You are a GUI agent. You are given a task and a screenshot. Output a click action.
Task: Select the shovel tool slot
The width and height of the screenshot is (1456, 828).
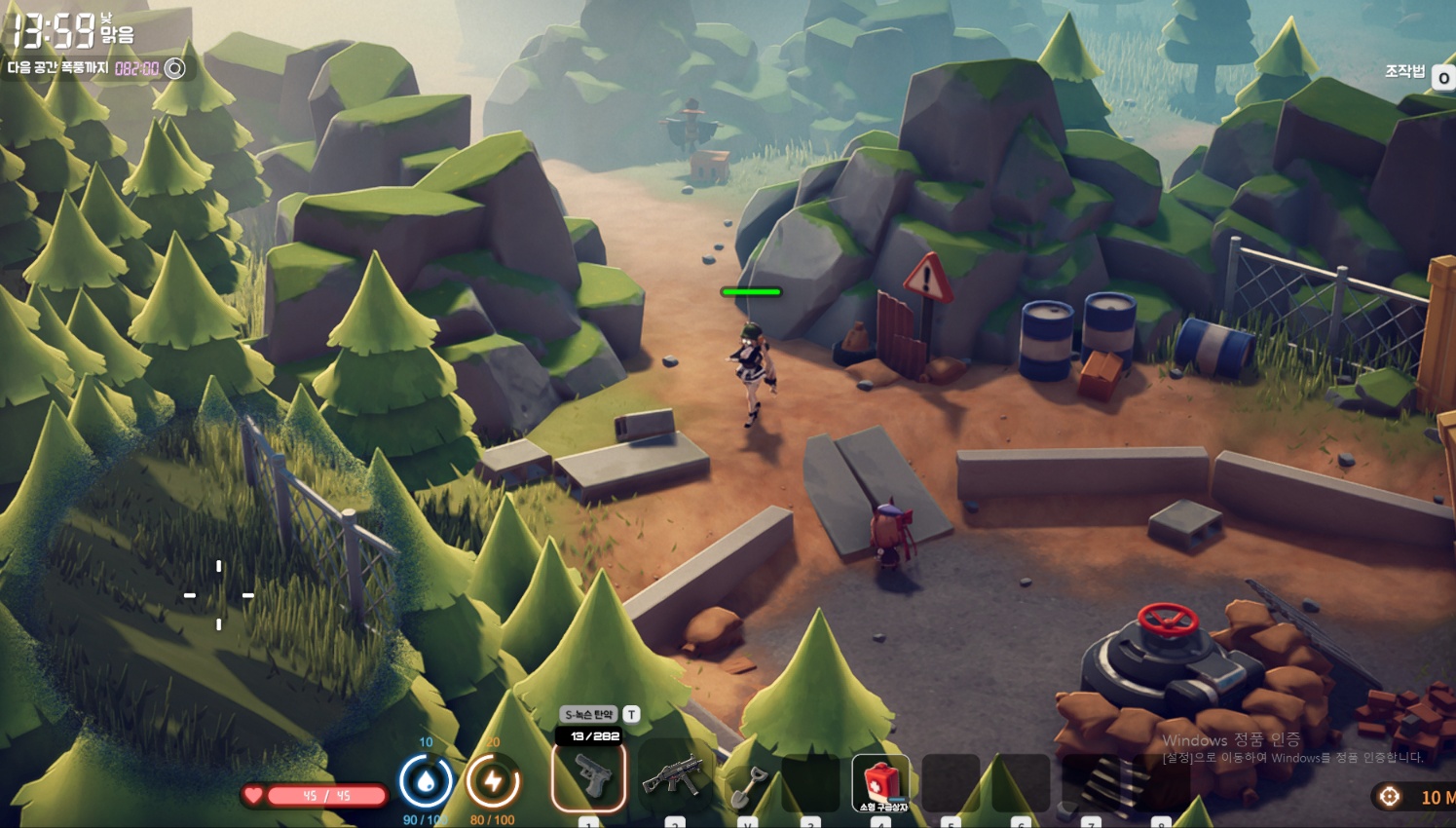click(x=748, y=782)
